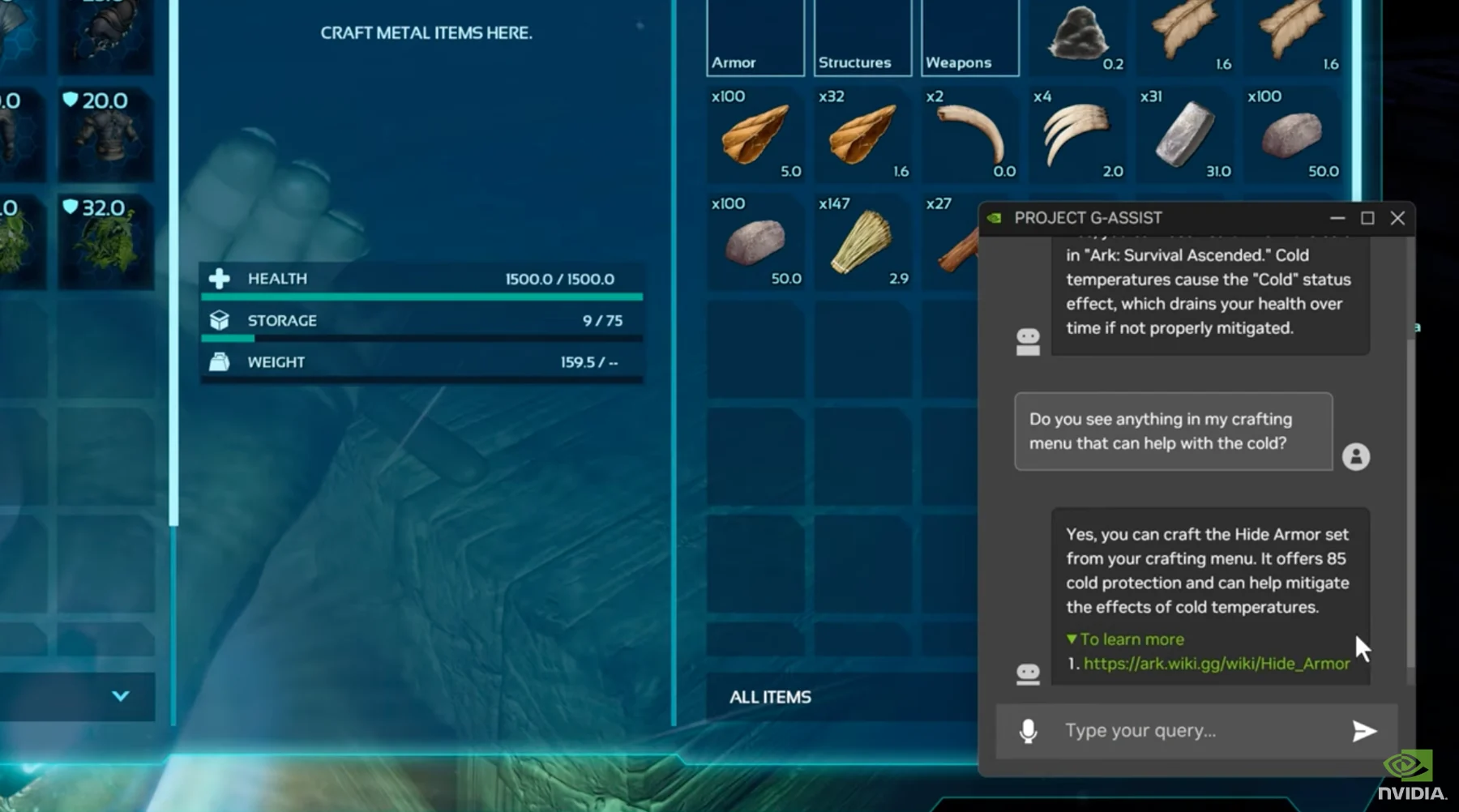Screen dimensions: 1459x812
Task: Select the 20.0 armor chest piece
Action: (x=105, y=135)
